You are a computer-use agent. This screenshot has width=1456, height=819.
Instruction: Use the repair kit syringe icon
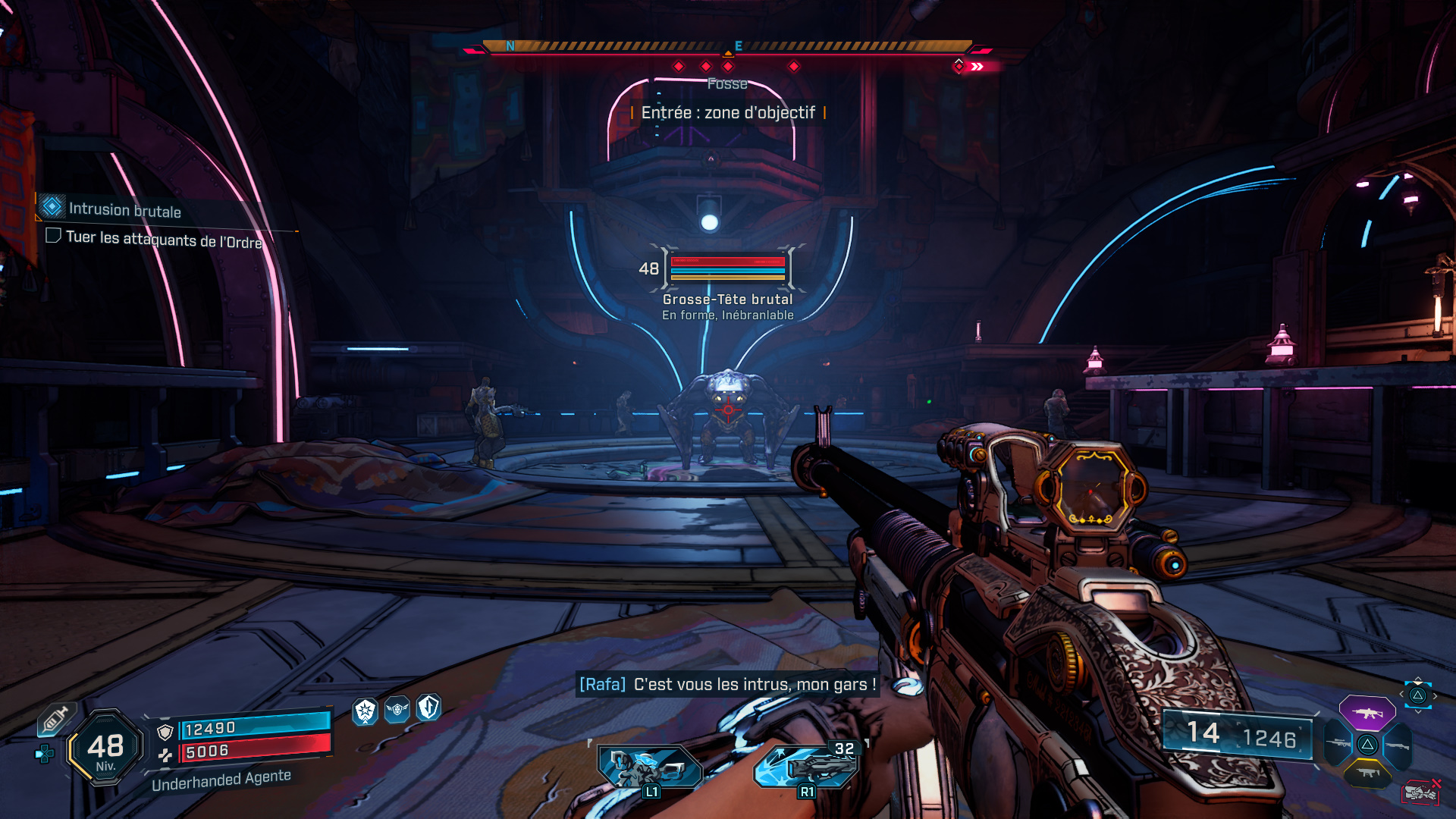(55, 718)
